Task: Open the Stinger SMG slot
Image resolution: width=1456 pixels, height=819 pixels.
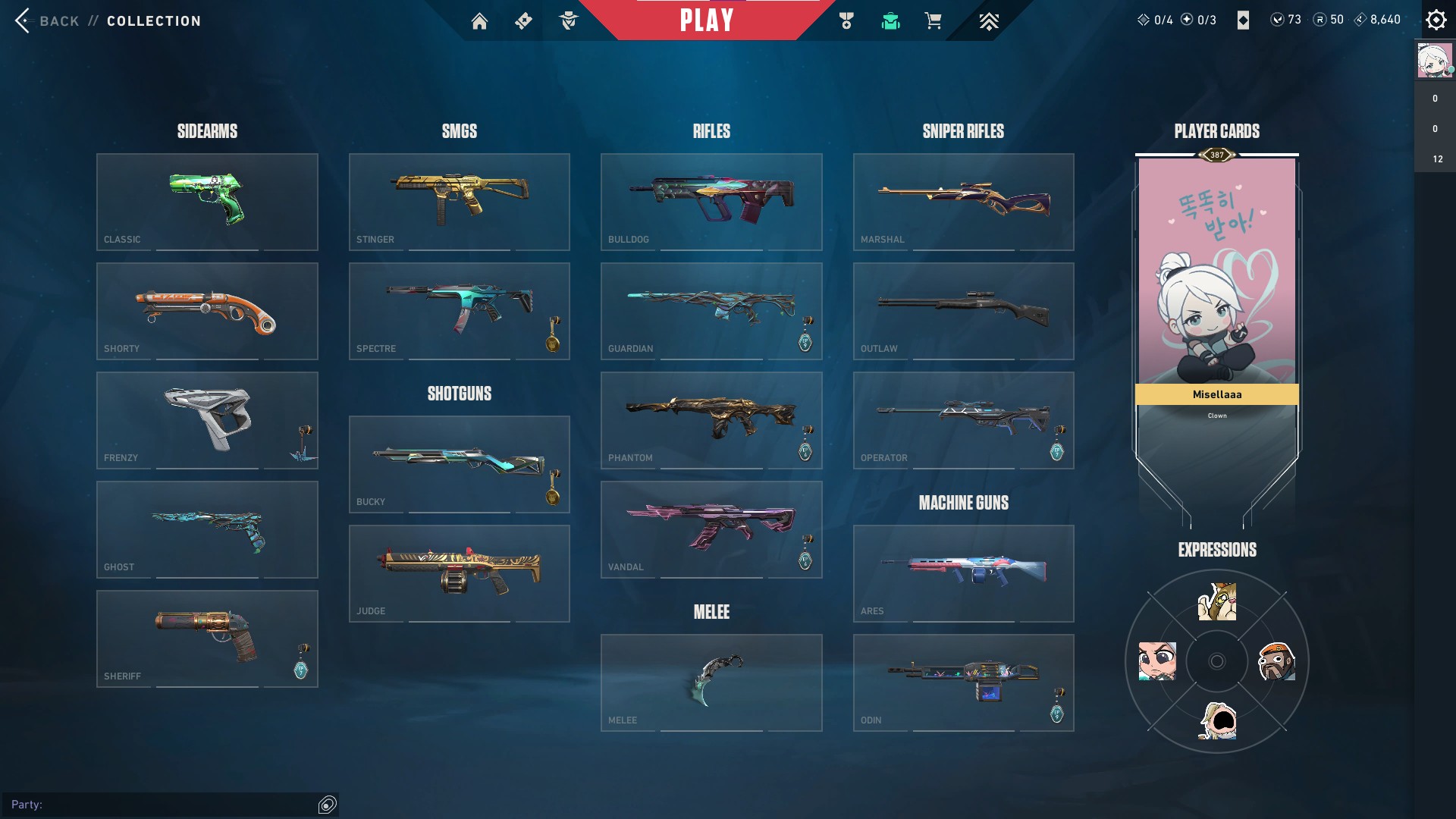Action: click(x=459, y=202)
